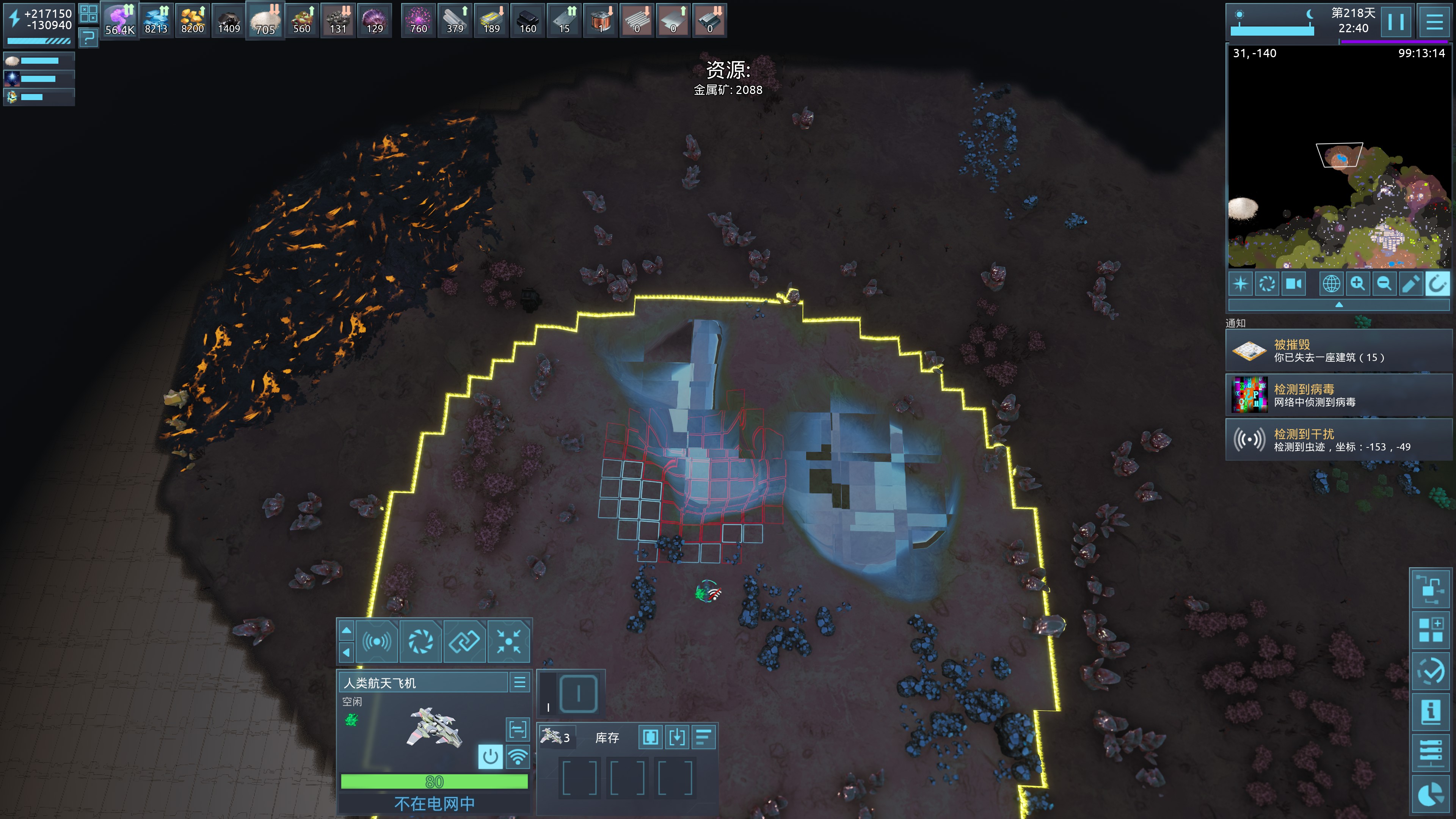Screen dimensions: 1456x819
Task: Click the inward arrows gather action button
Action: point(508,642)
